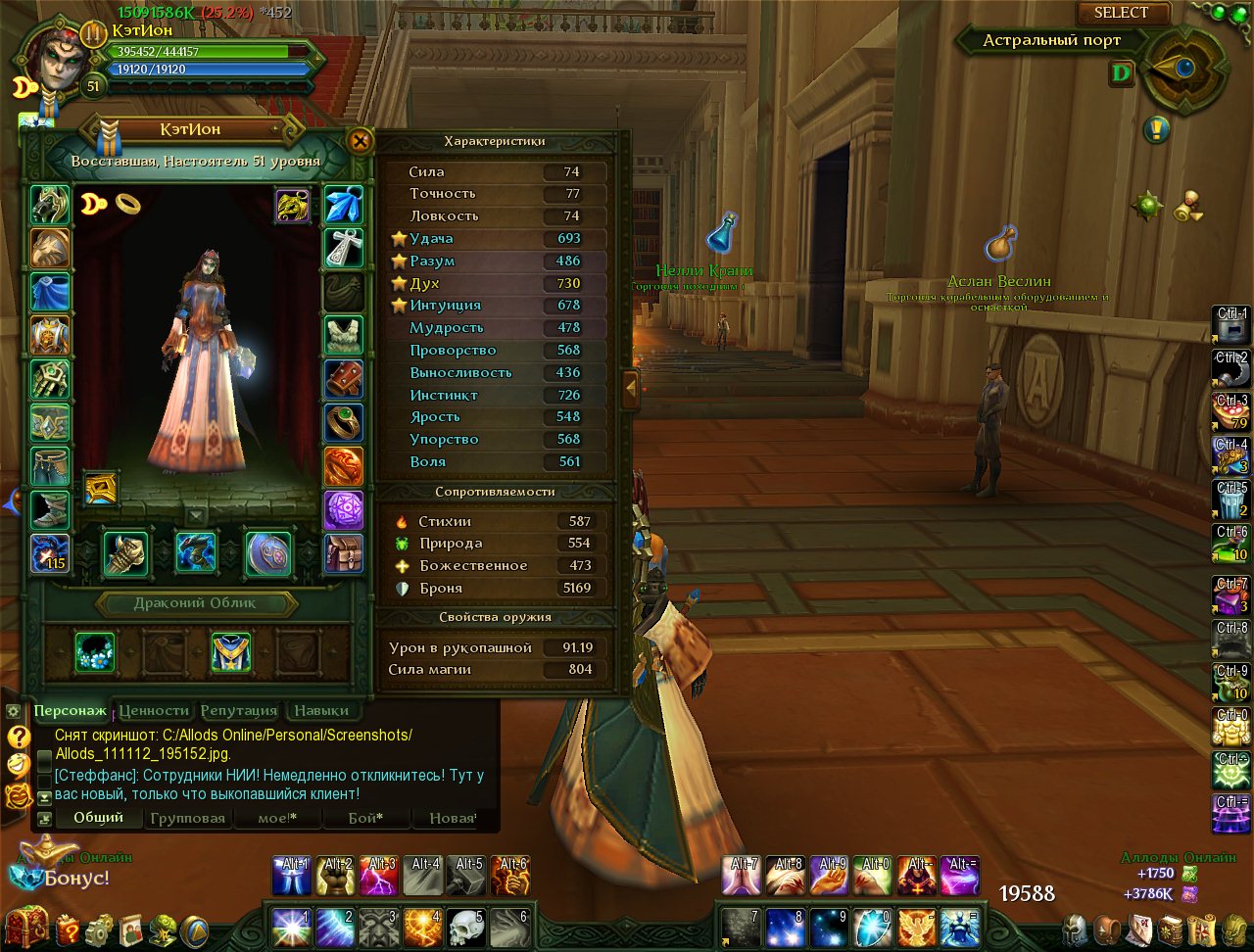The width and height of the screenshot is (1254, 952).
Task: Open the red treasure chest shop
Action: point(27,927)
